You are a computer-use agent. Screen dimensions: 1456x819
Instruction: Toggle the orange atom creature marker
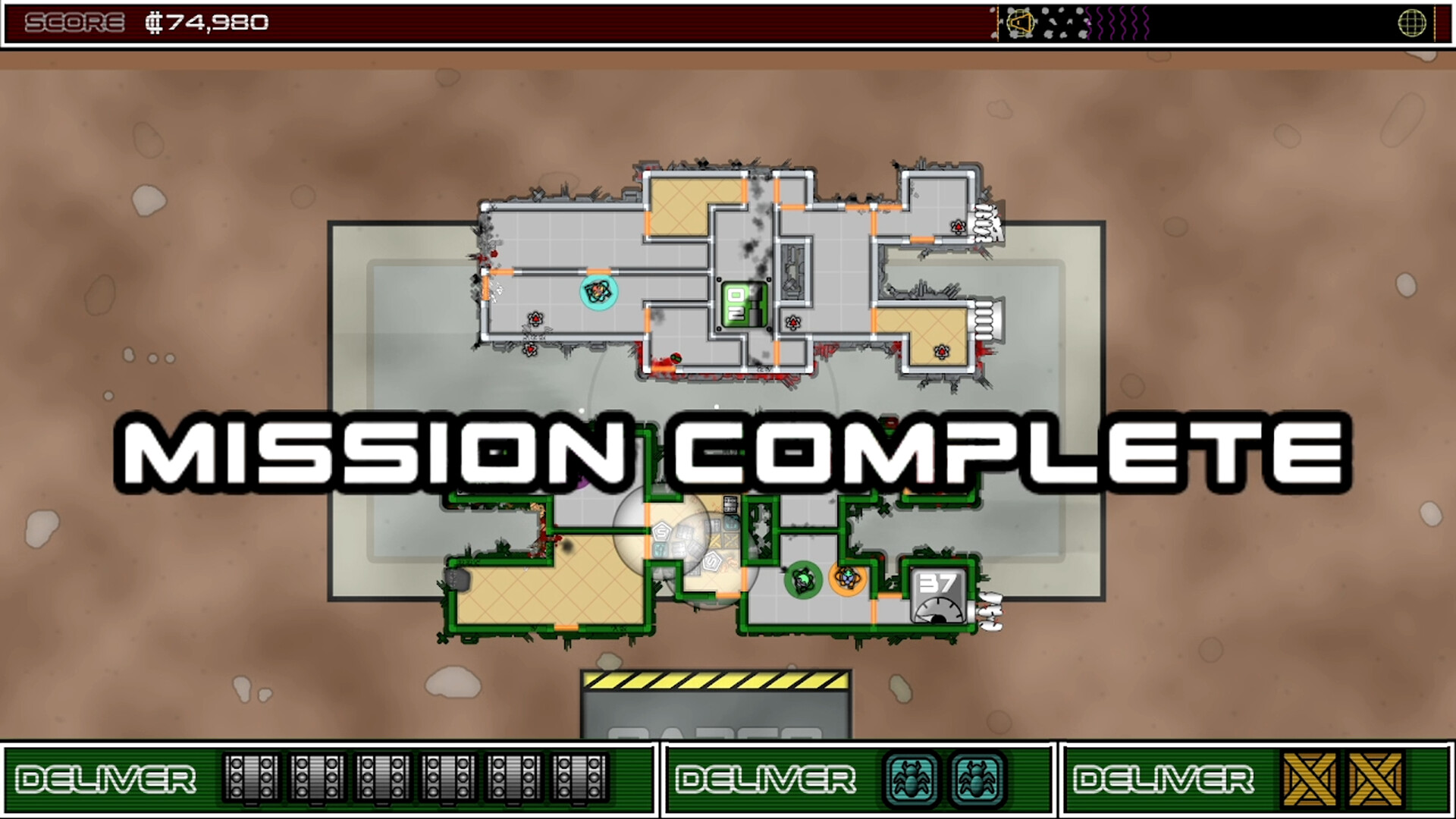point(849,579)
